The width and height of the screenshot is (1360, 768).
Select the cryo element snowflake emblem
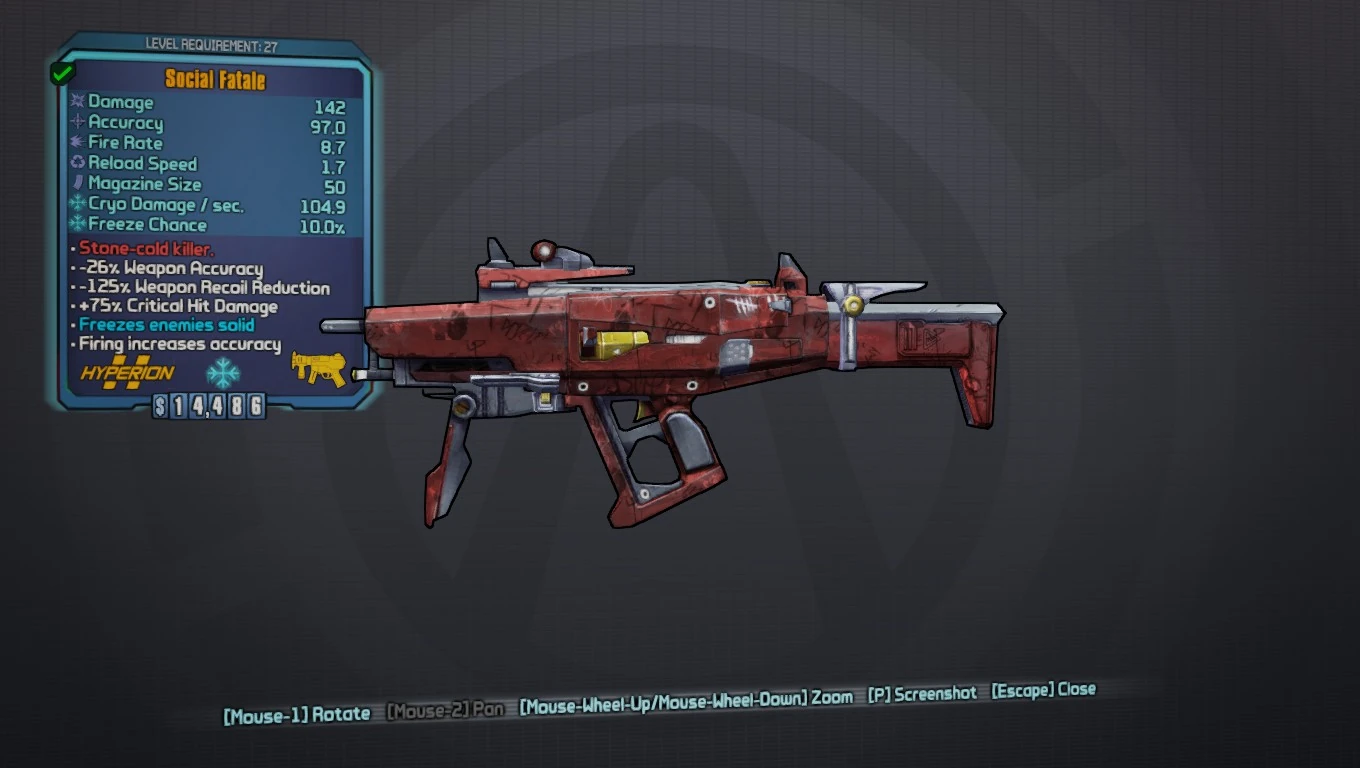pos(222,371)
